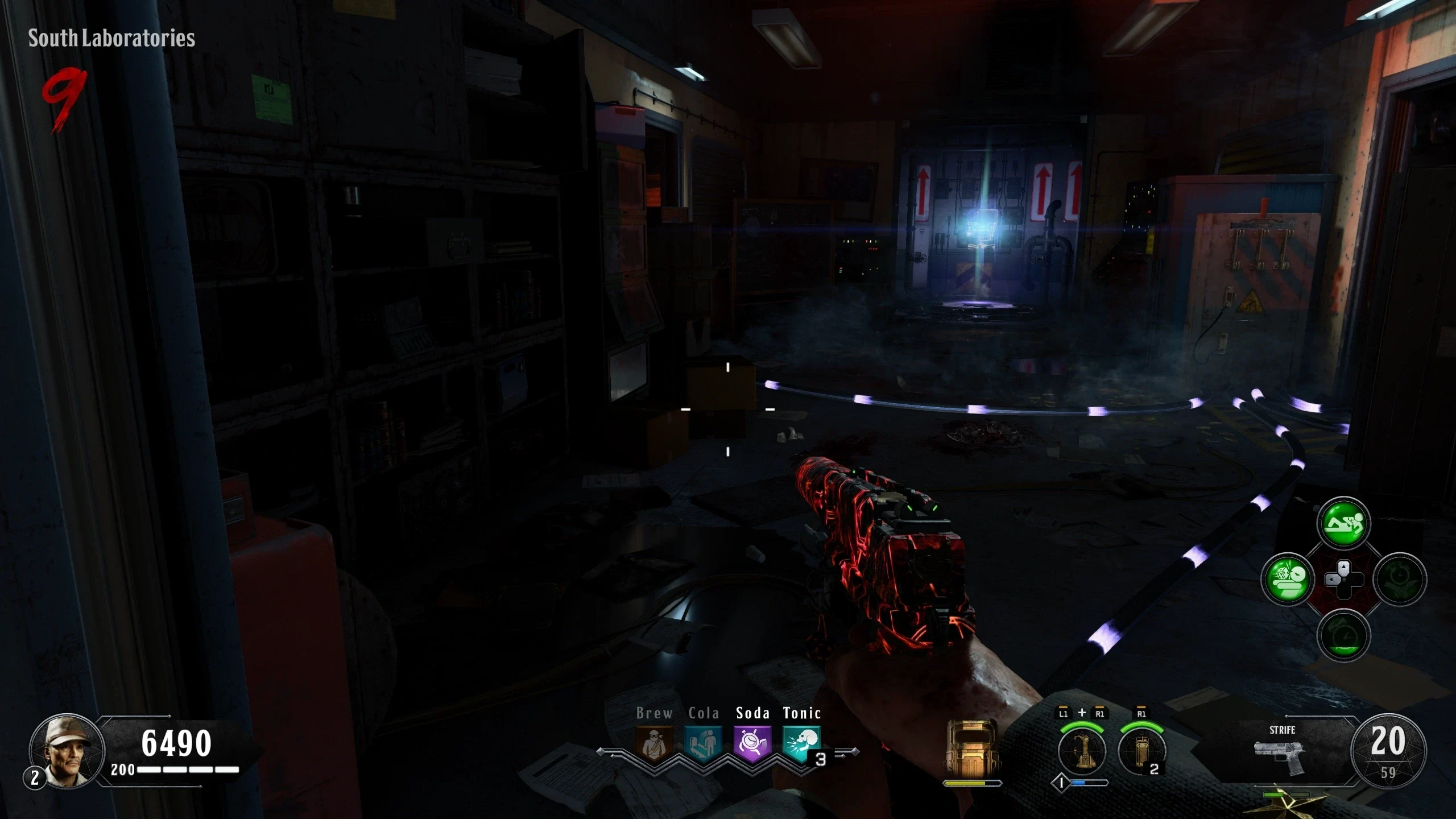1456x819 pixels.
Task: Activate the dice and clock elixir
Action: [x=1287, y=580]
